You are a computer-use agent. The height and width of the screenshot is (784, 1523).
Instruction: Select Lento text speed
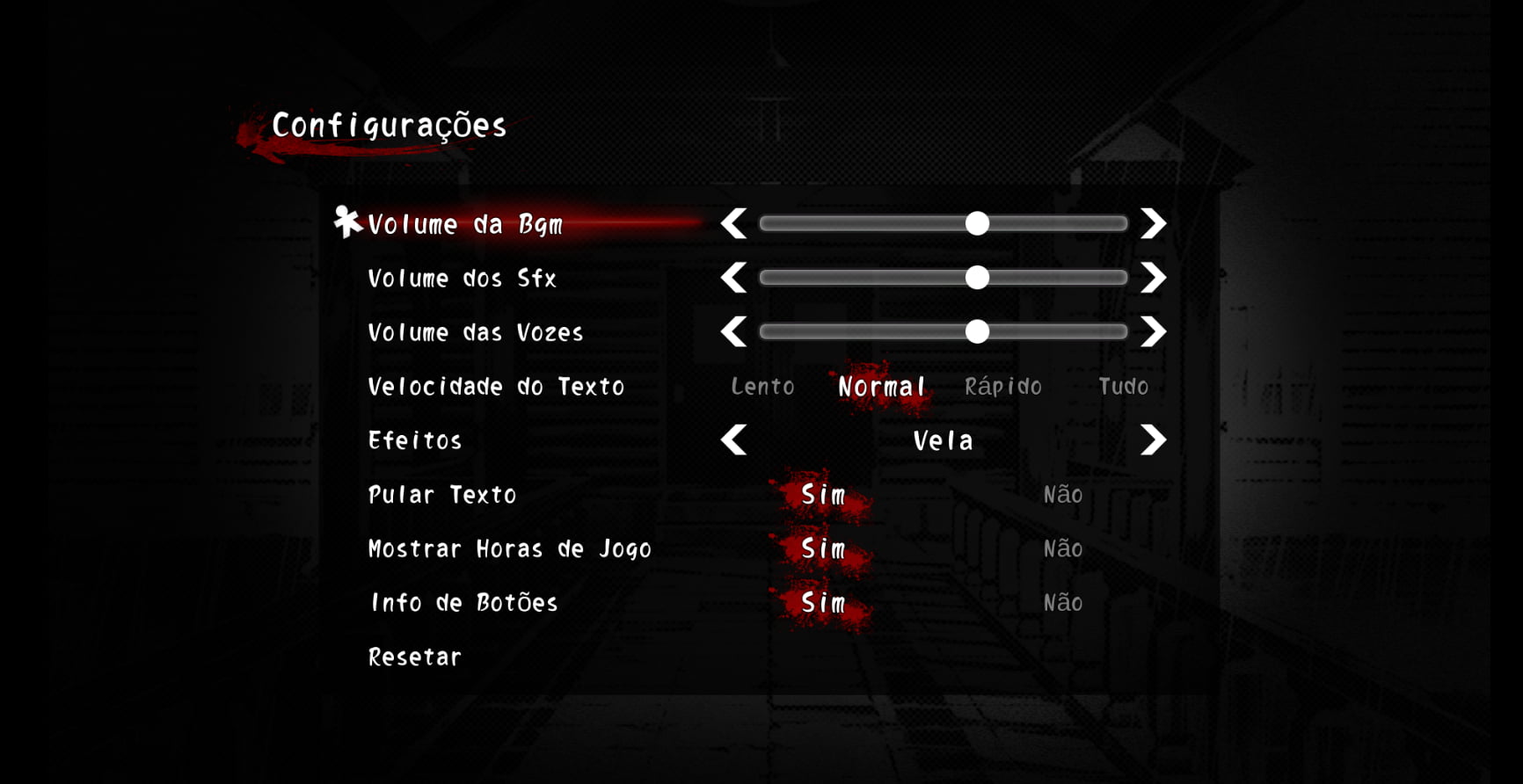pos(762,387)
